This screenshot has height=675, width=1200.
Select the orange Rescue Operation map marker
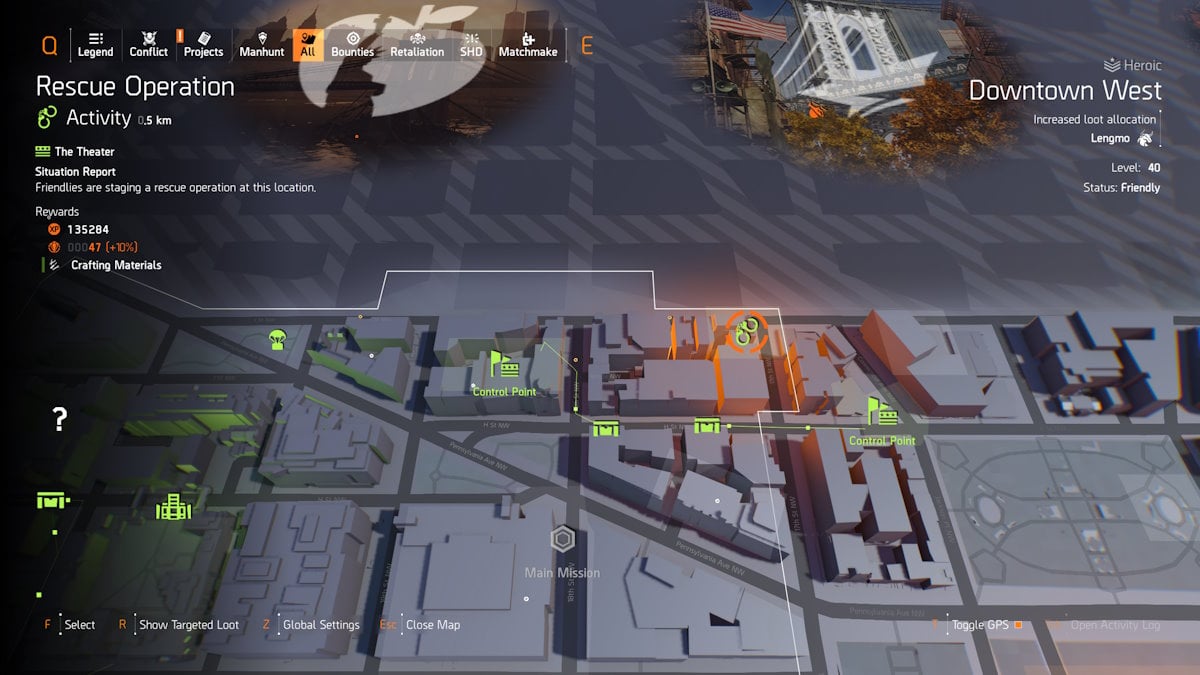pos(745,332)
